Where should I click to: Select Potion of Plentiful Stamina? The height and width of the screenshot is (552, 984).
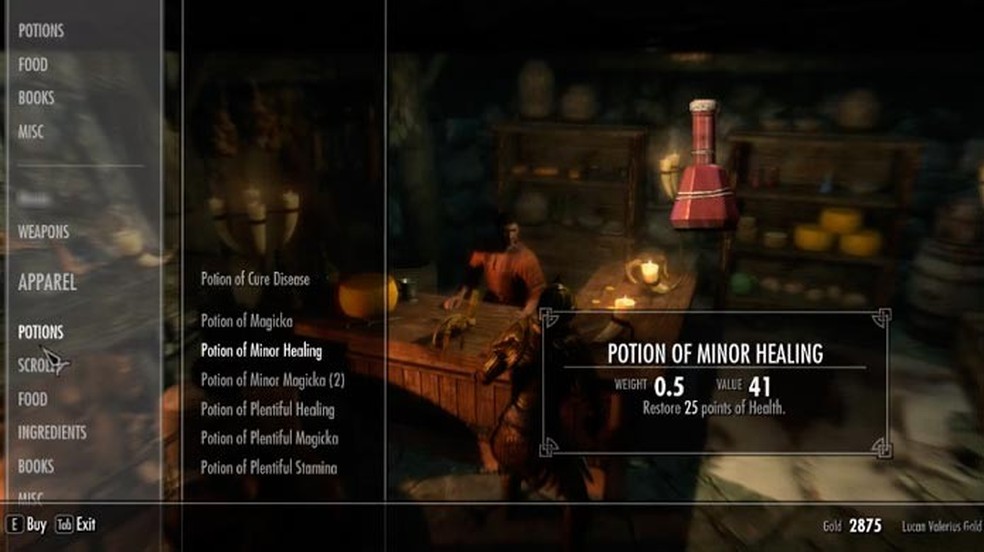point(268,468)
